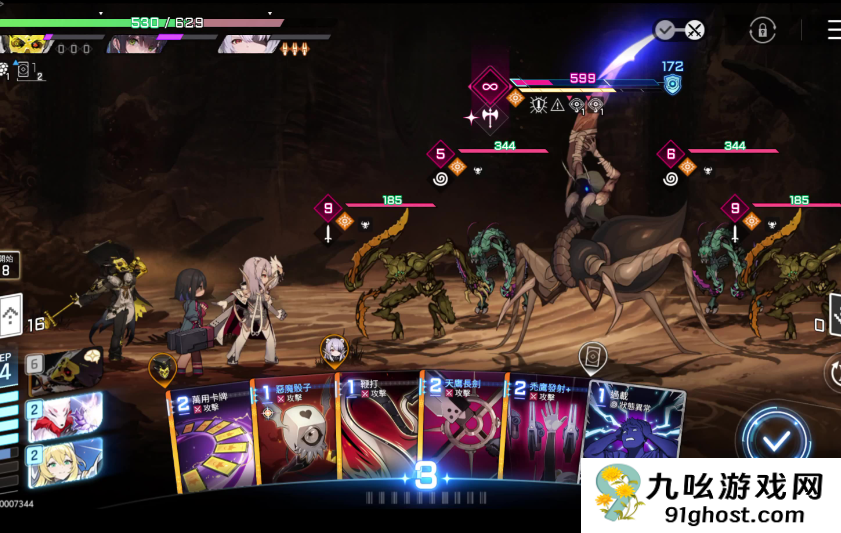841x533 pixels.
Task: Select the 禿鷹發射 raised-hands card
Action: 543,432
